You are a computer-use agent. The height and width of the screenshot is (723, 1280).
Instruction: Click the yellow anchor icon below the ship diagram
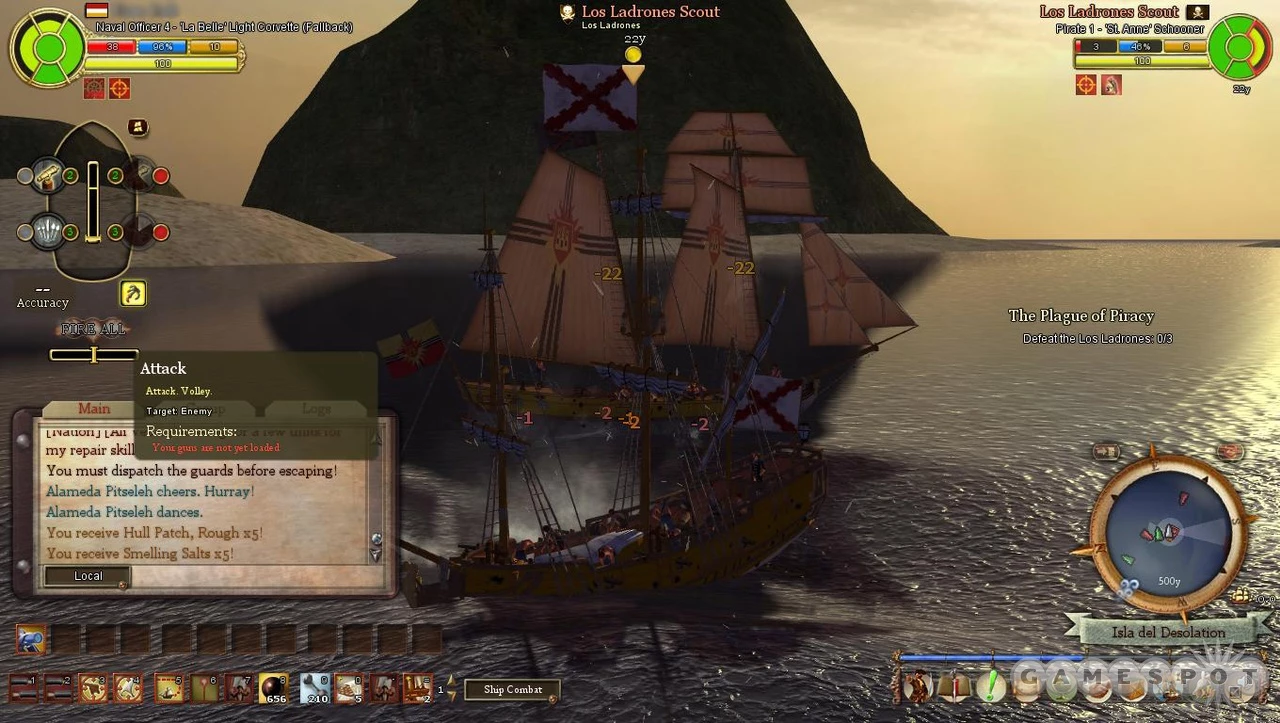click(x=133, y=293)
